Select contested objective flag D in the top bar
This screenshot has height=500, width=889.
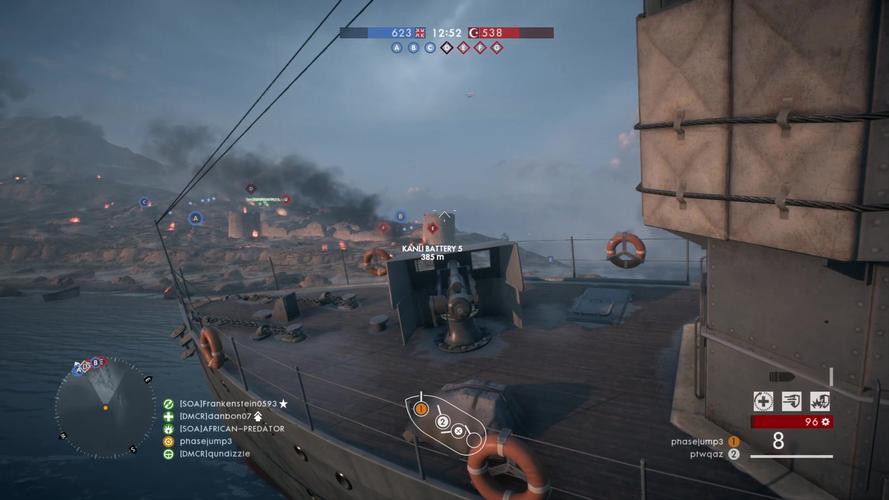pyautogui.click(x=447, y=48)
